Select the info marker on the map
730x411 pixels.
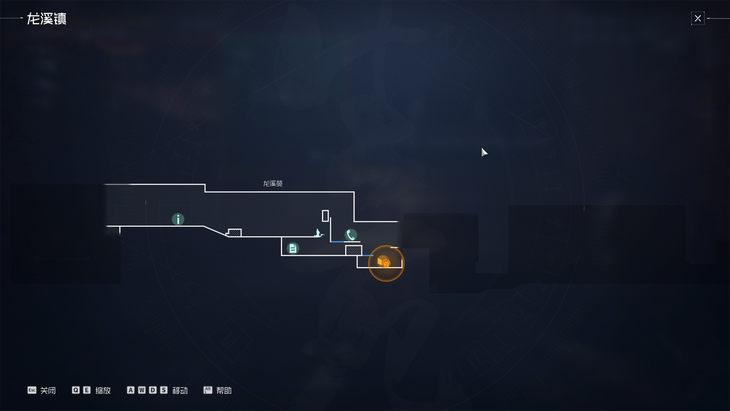(178, 219)
